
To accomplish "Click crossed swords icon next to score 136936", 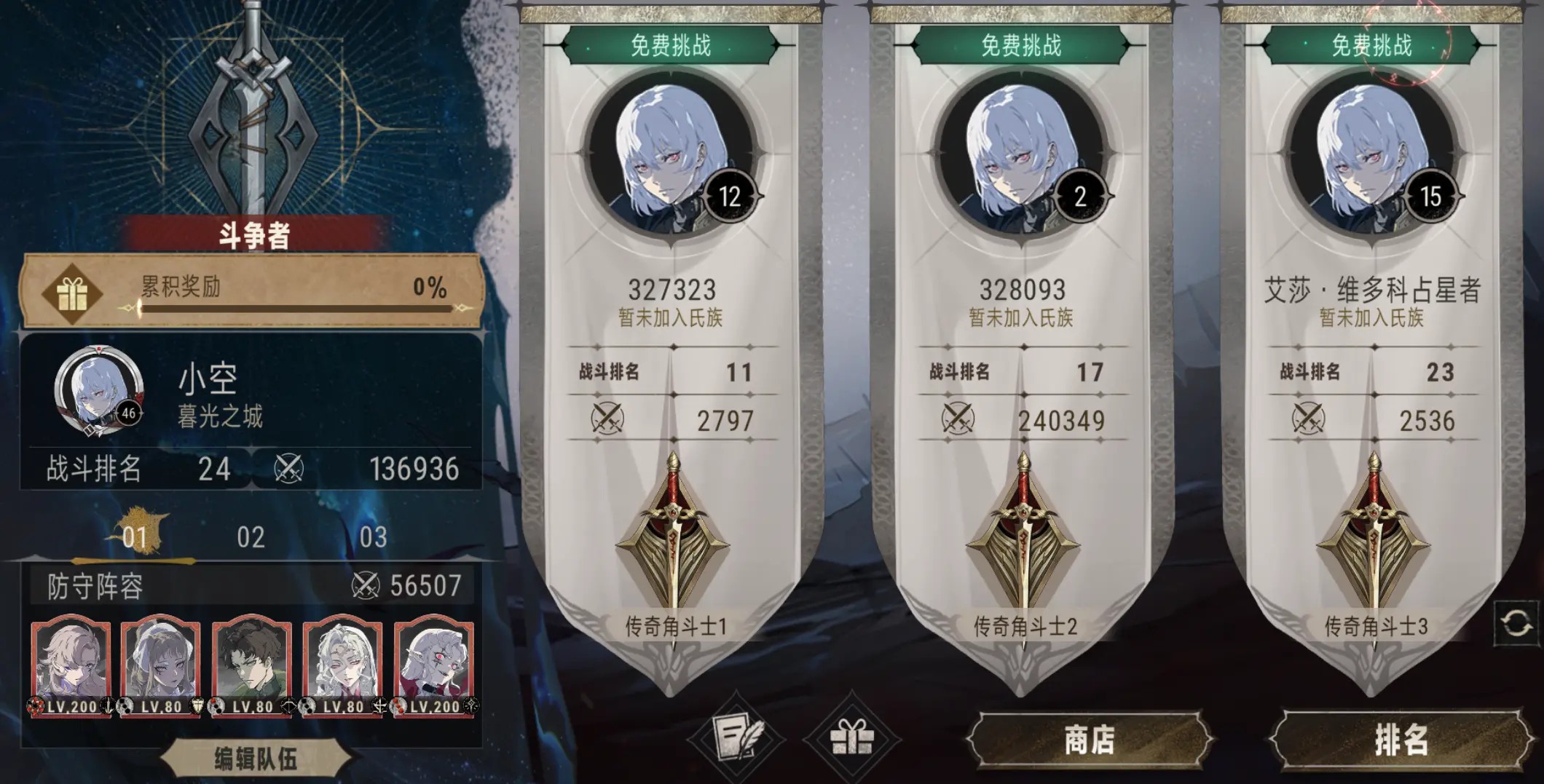I will point(290,471).
